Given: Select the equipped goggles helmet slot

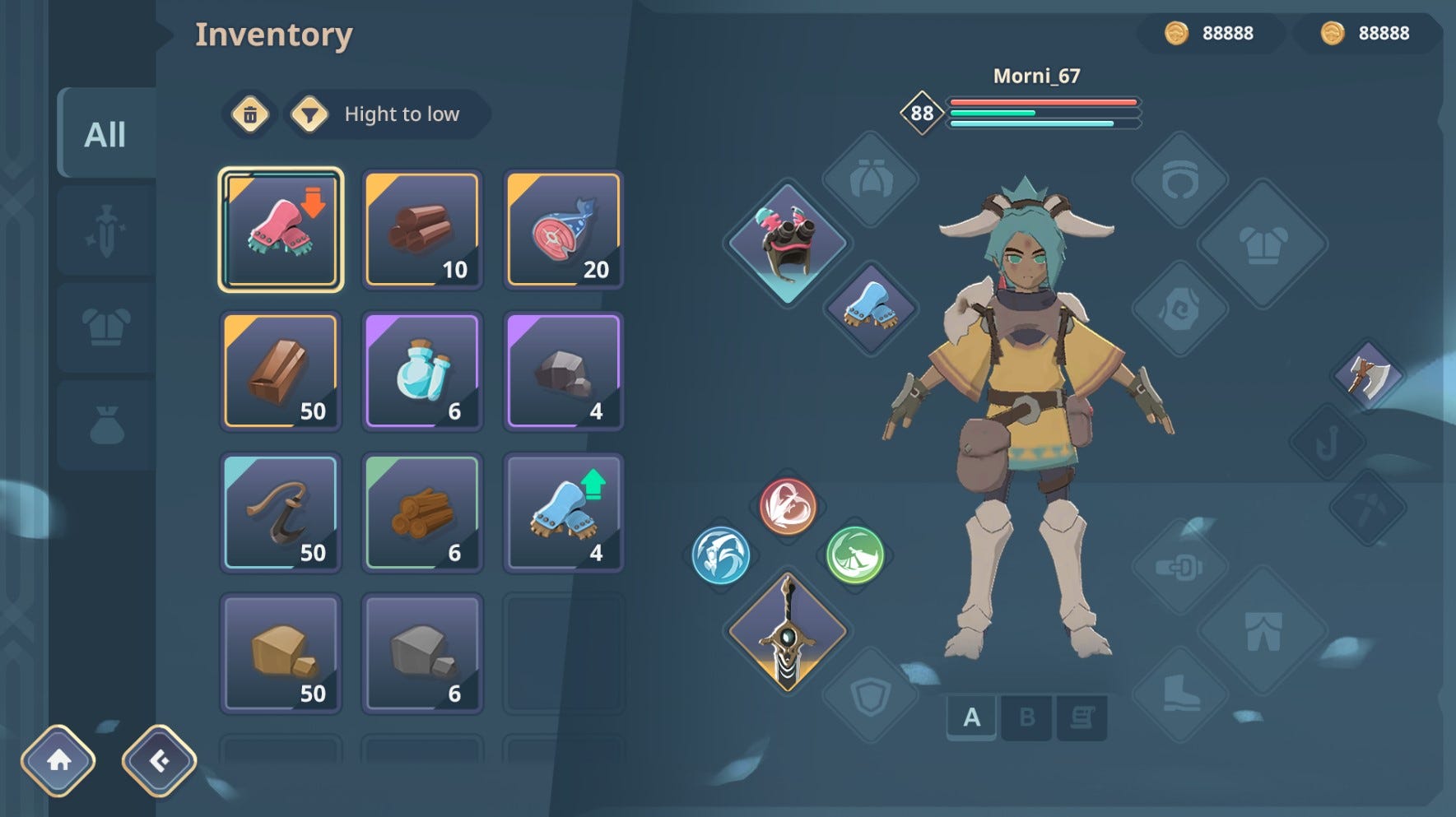Looking at the screenshot, I should 788,241.
